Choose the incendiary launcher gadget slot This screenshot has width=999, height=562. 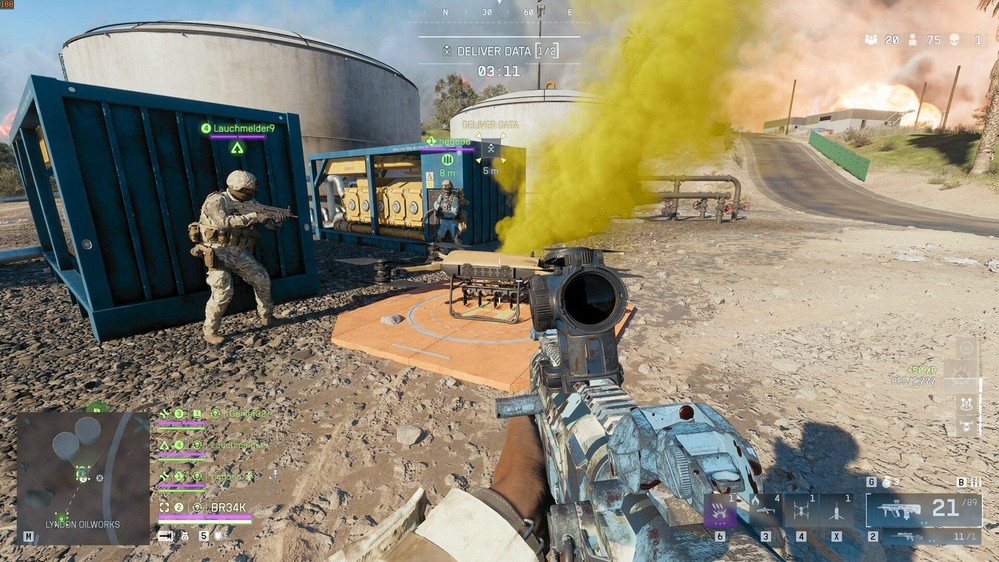click(765, 511)
